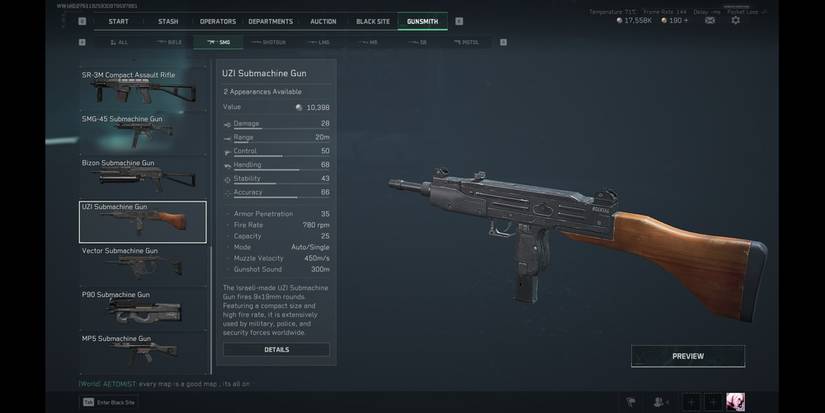Screen dimensions: 825x413
Task: Choose the MP5 Submachine Gun
Action: coord(143,350)
